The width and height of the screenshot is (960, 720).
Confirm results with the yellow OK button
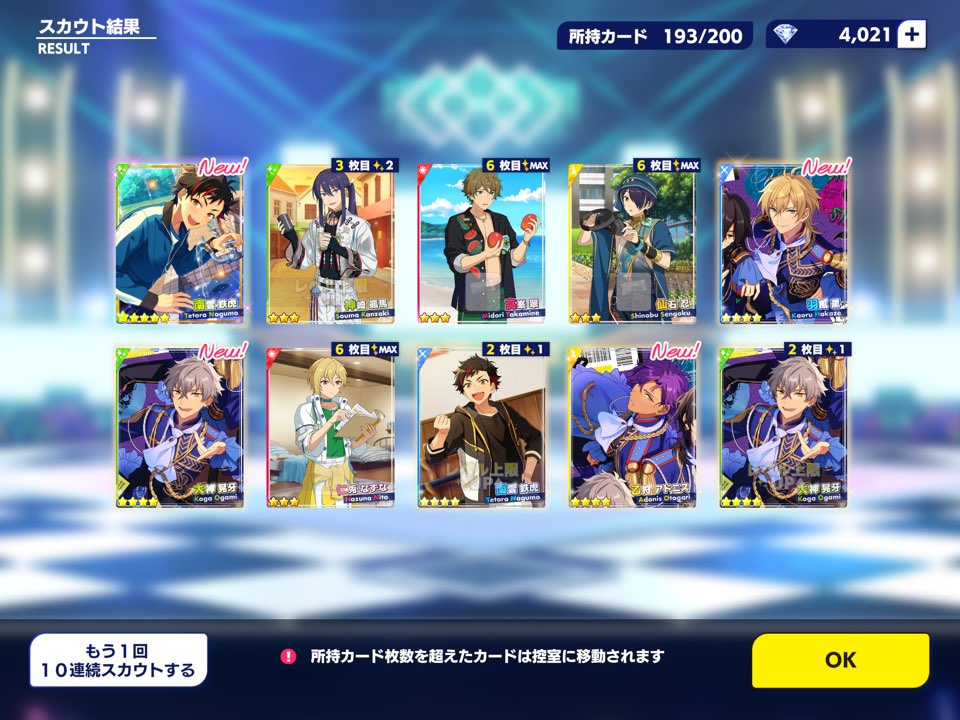coord(840,660)
